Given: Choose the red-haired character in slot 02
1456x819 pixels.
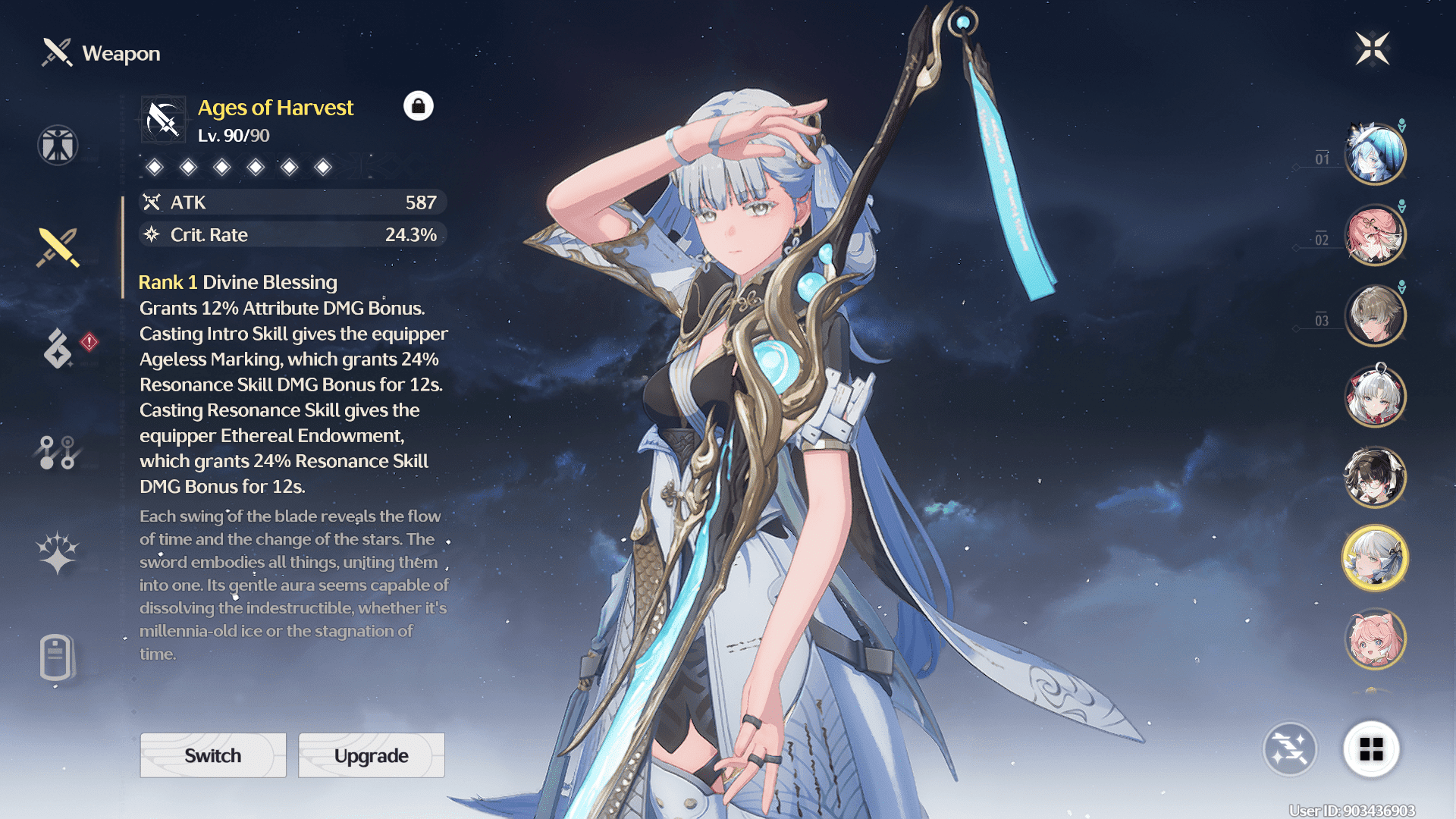Looking at the screenshot, I should (1375, 235).
